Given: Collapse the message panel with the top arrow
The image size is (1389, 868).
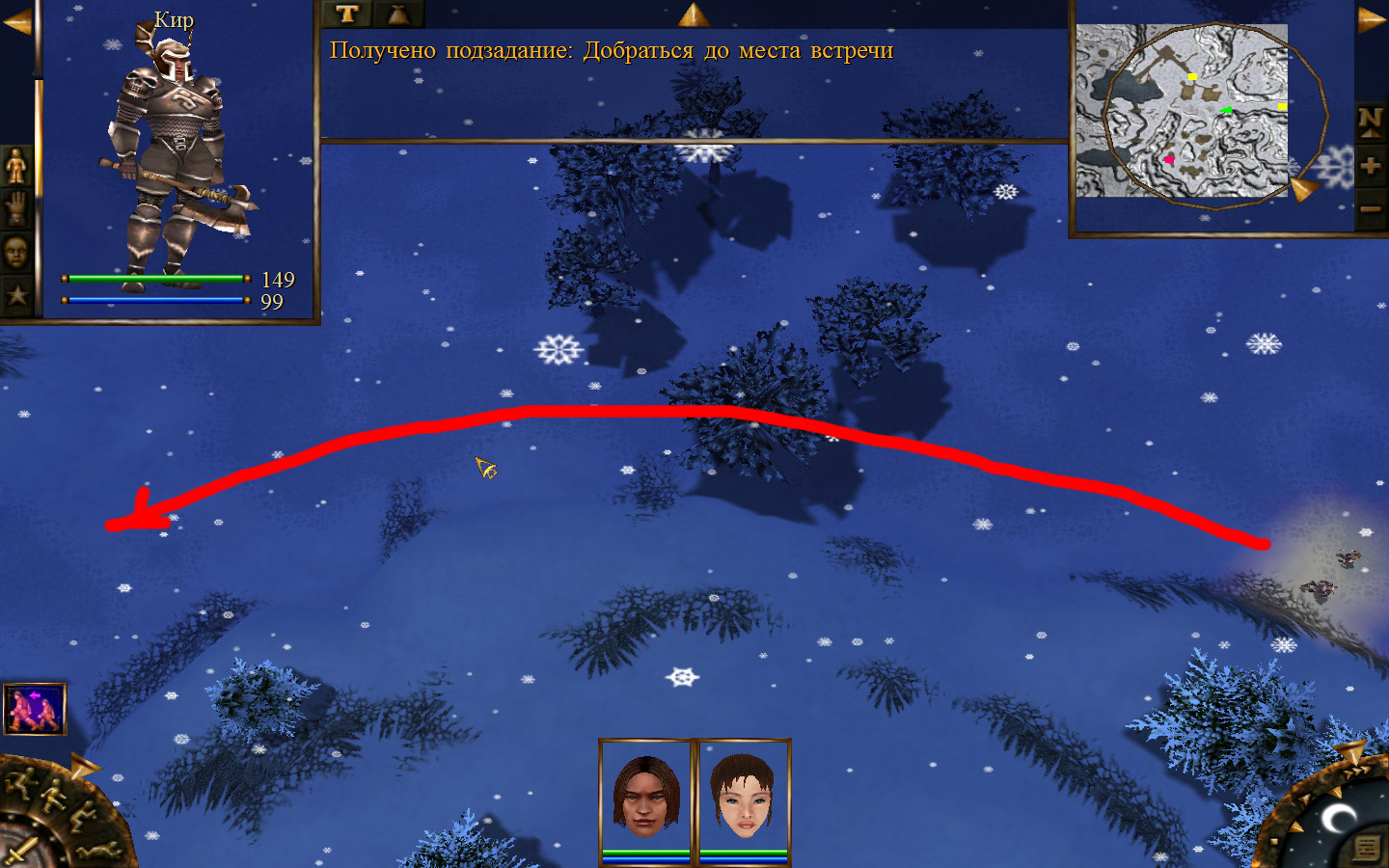Looking at the screenshot, I should (694, 14).
